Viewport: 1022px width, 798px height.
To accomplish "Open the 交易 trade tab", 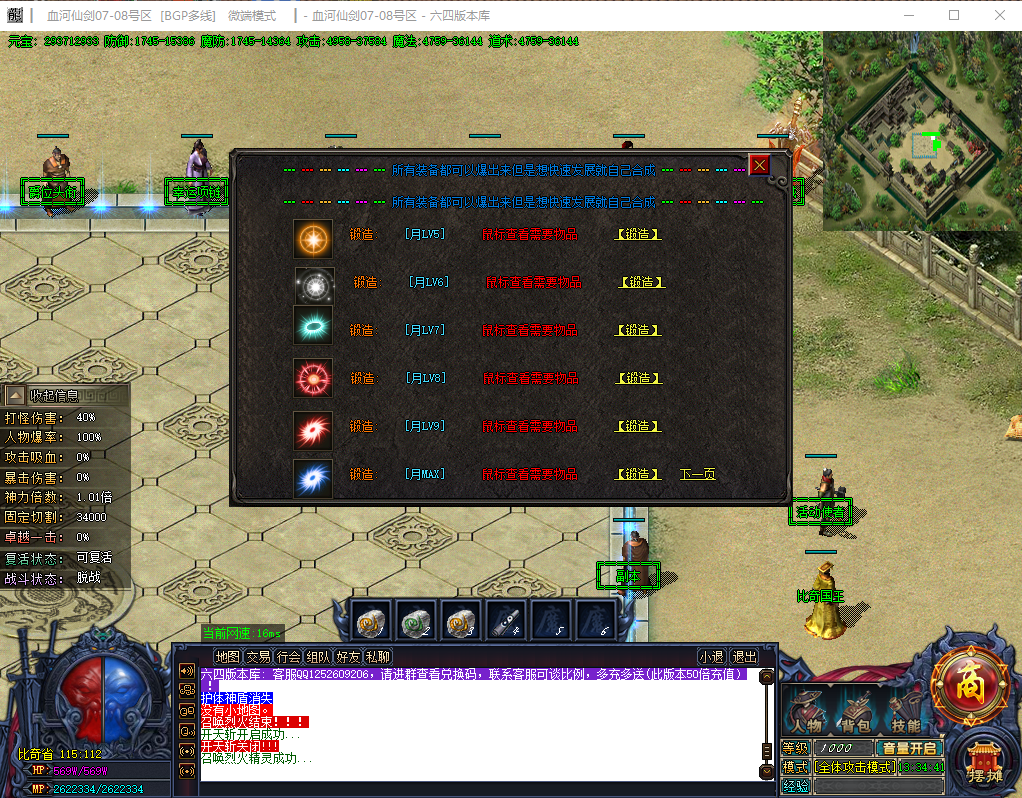I will [258, 657].
